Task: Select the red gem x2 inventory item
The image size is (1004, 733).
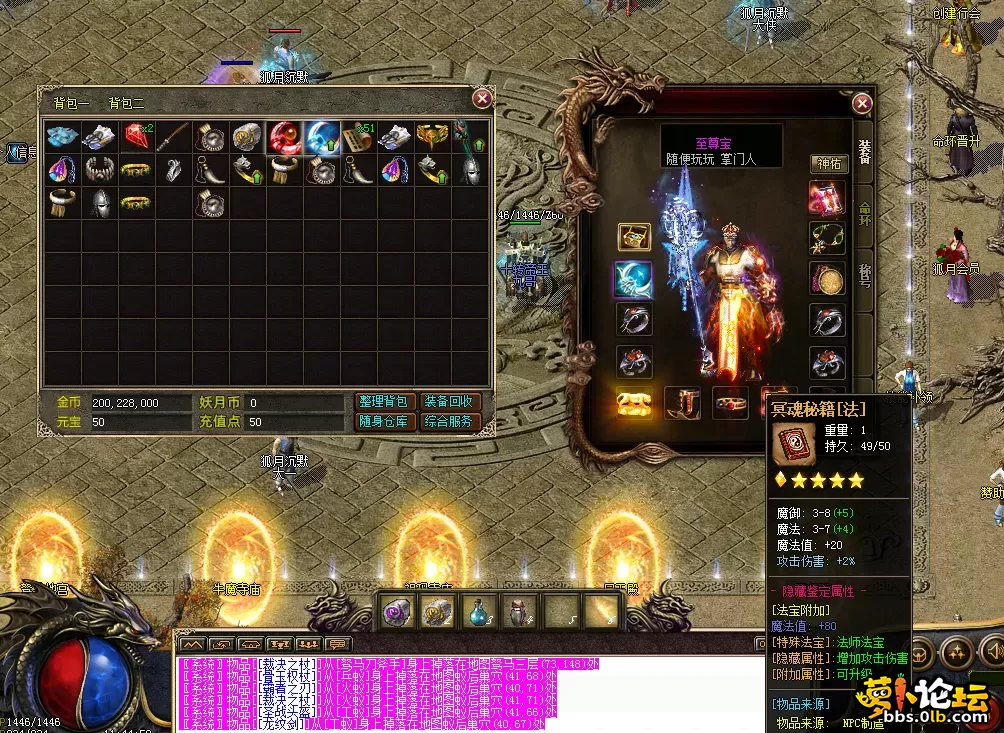Action: point(137,135)
